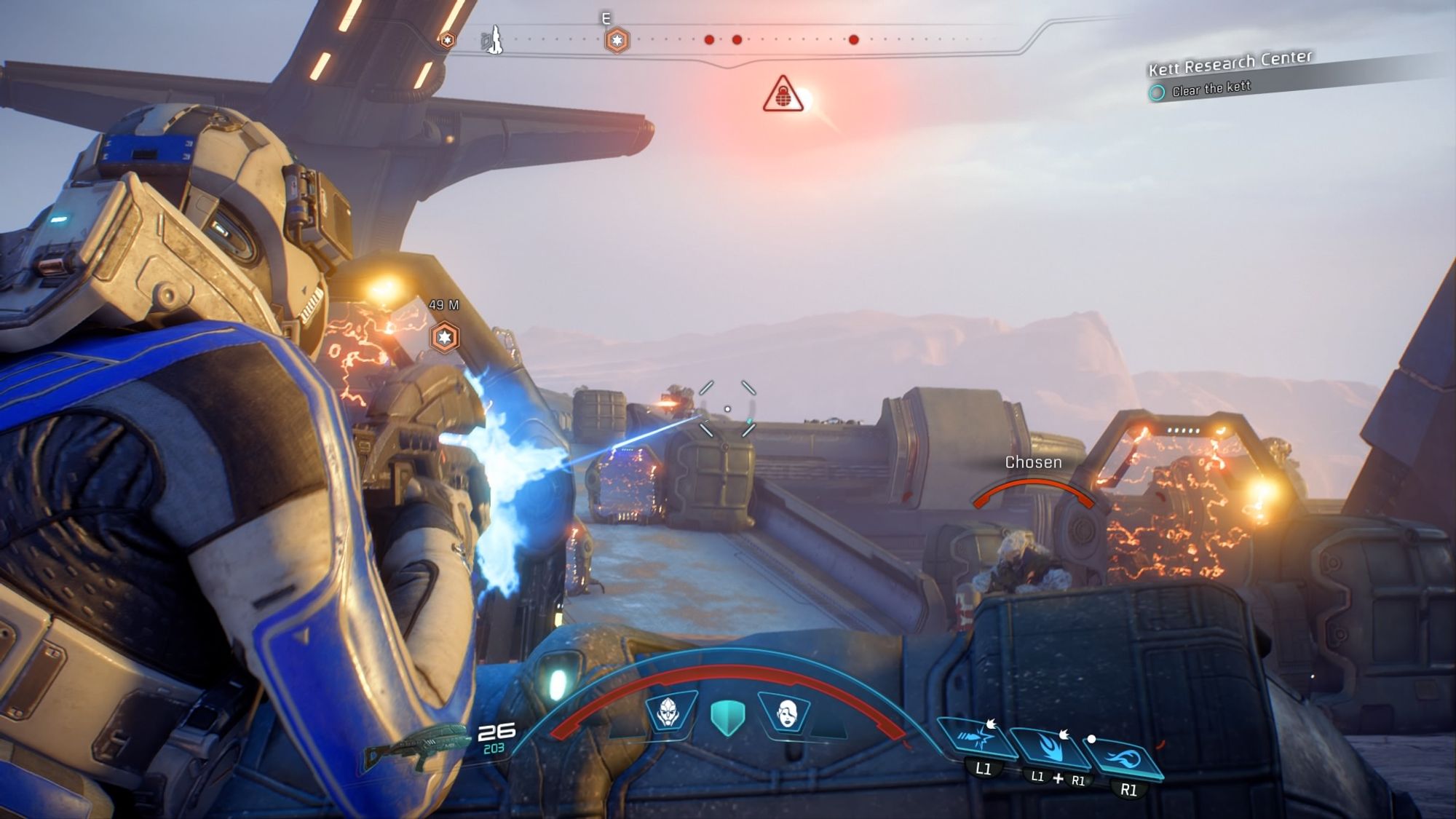Activate the middle flame ability icon

point(1051,748)
